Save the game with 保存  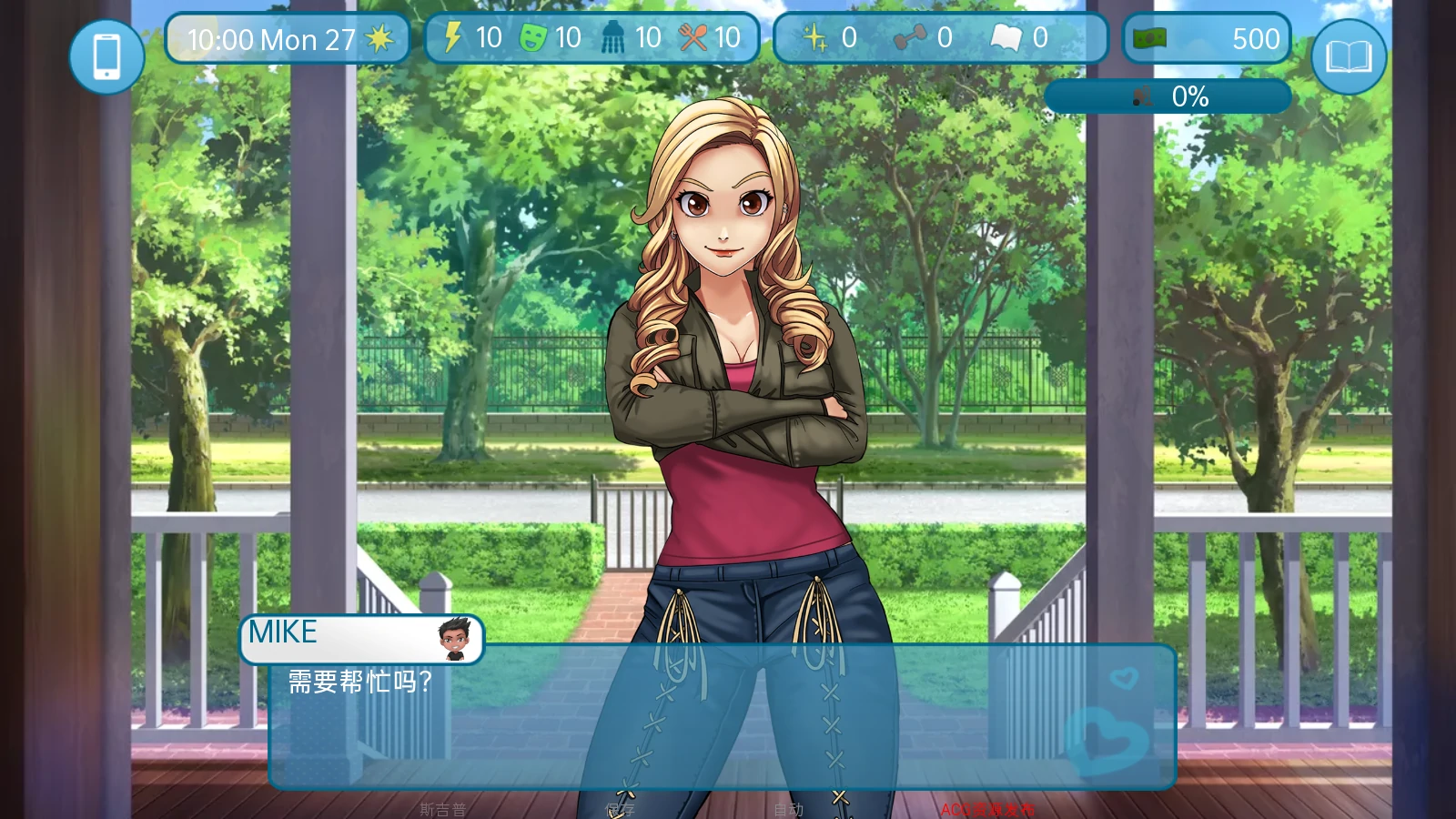(x=620, y=809)
